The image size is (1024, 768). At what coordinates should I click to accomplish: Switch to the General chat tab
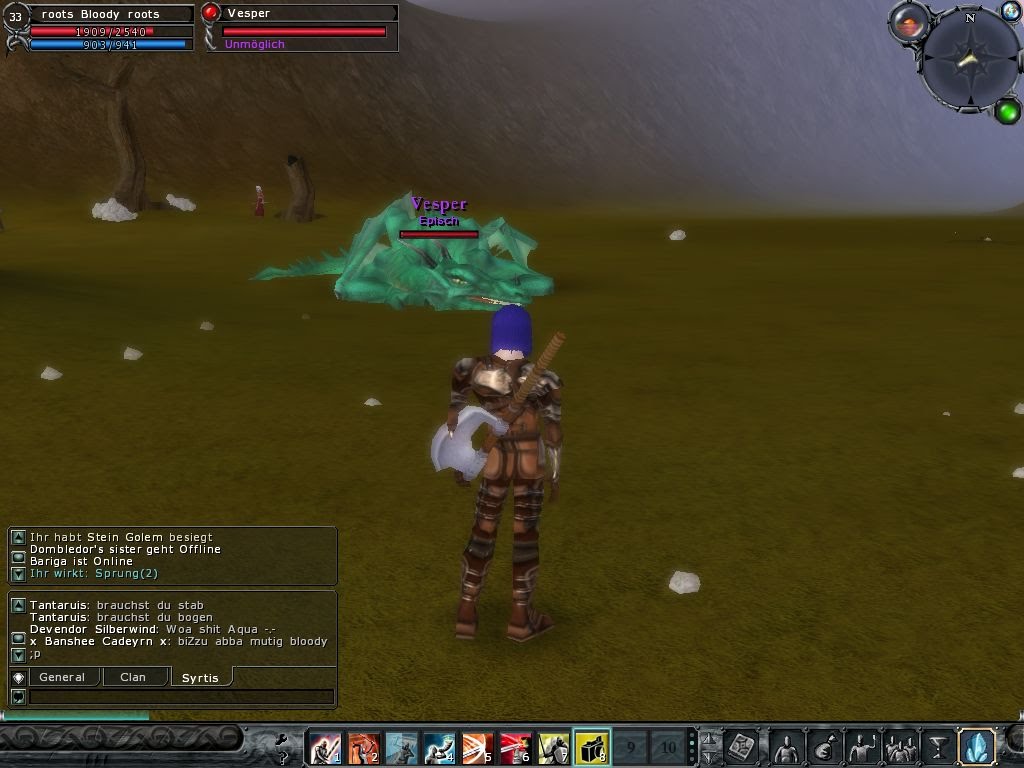tap(62, 677)
